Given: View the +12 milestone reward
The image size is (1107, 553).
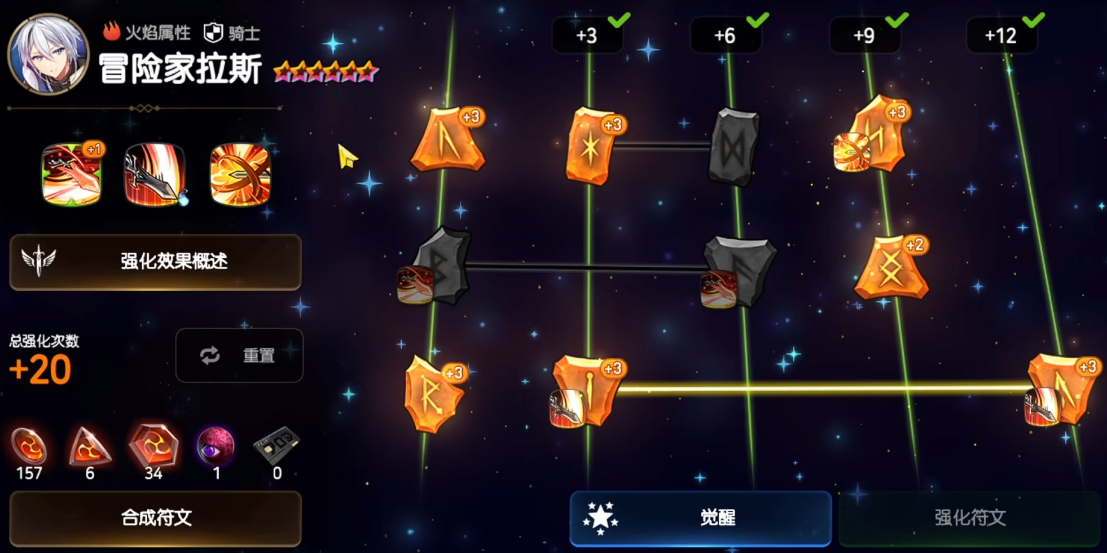Looking at the screenshot, I should [x=1001, y=36].
